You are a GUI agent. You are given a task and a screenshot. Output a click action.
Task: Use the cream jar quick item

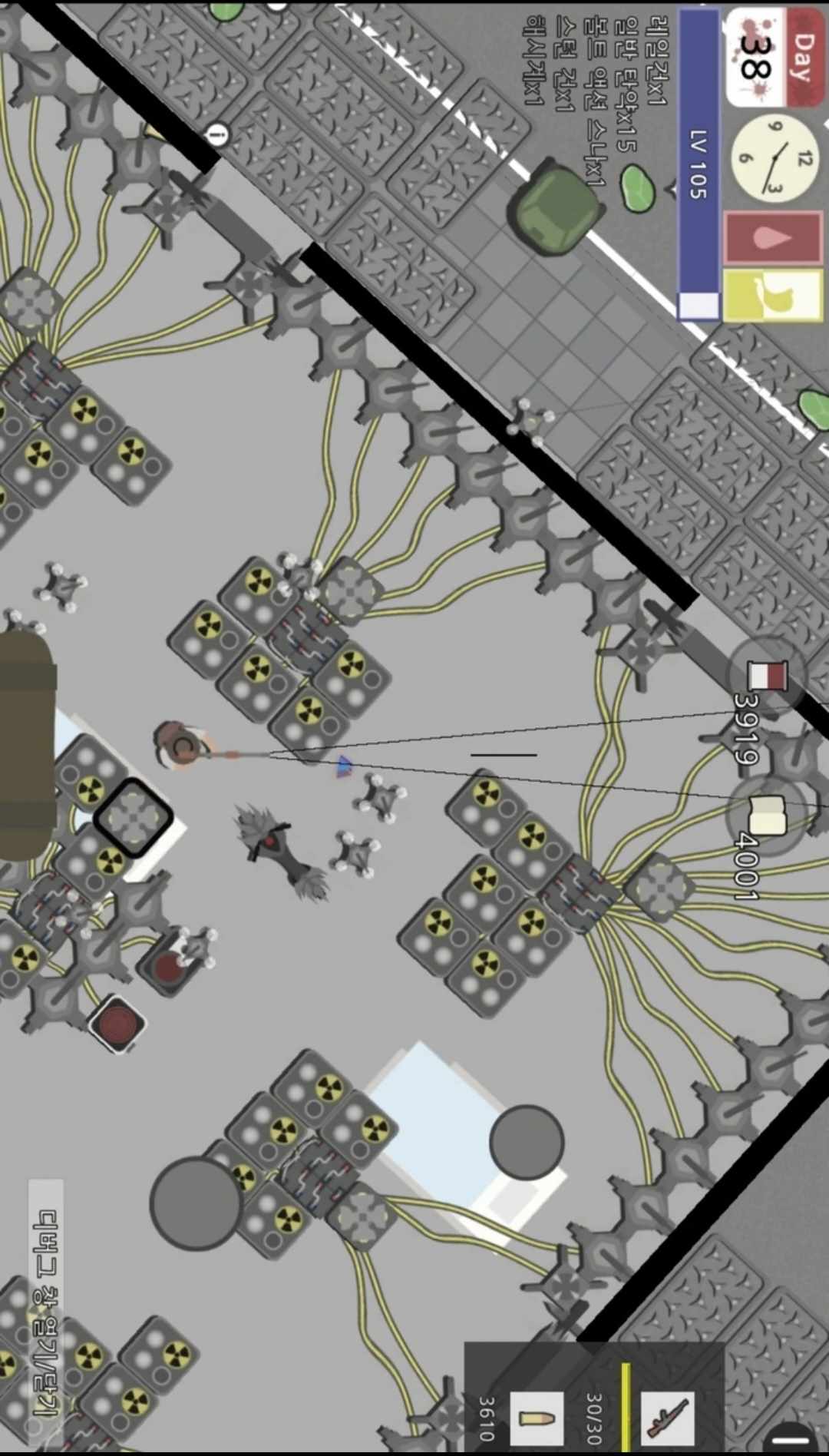[767, 814]
